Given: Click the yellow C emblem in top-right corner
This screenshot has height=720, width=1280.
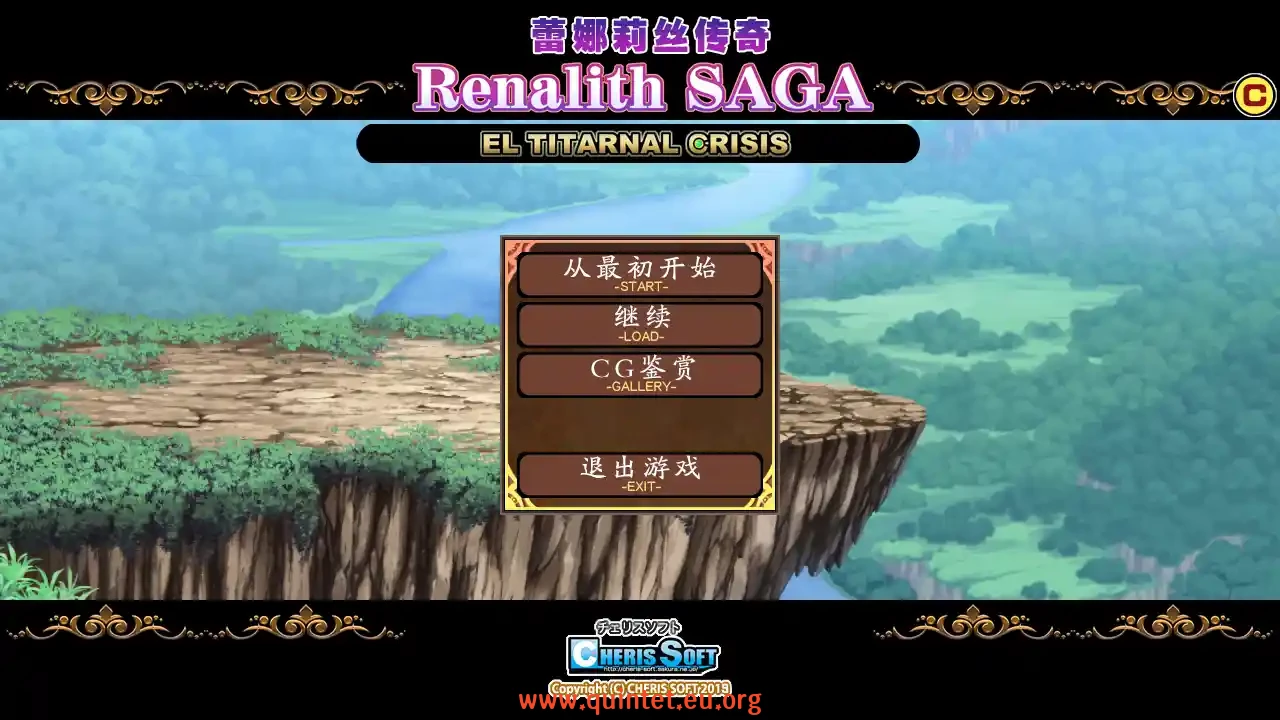Looking at the screenshot, I should click(x=1254, y=97).
